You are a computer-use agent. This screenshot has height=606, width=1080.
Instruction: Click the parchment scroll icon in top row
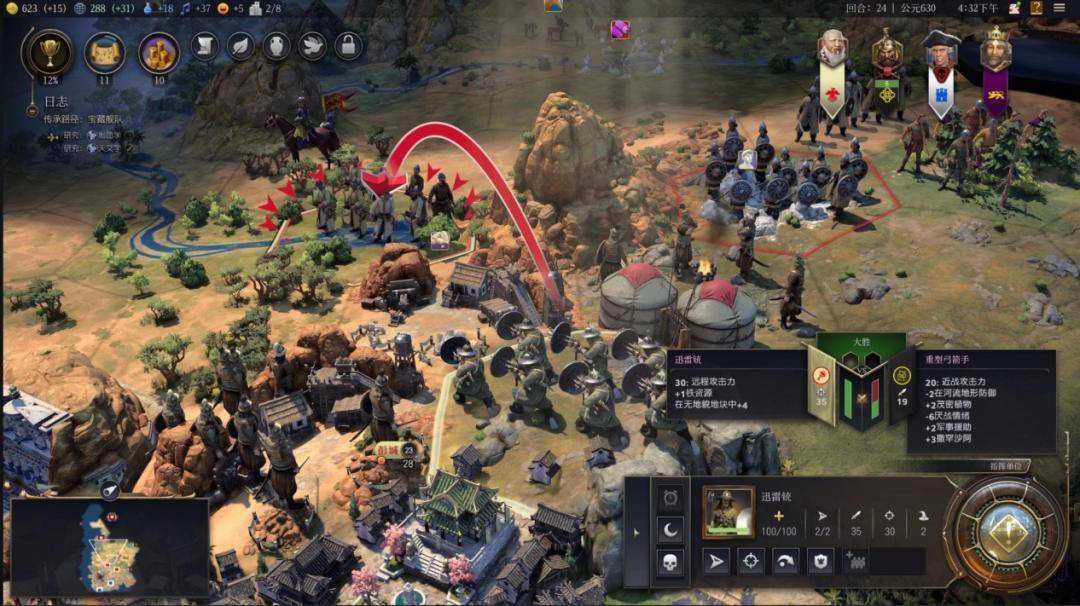pyautogui.click(x=205, y=45)
